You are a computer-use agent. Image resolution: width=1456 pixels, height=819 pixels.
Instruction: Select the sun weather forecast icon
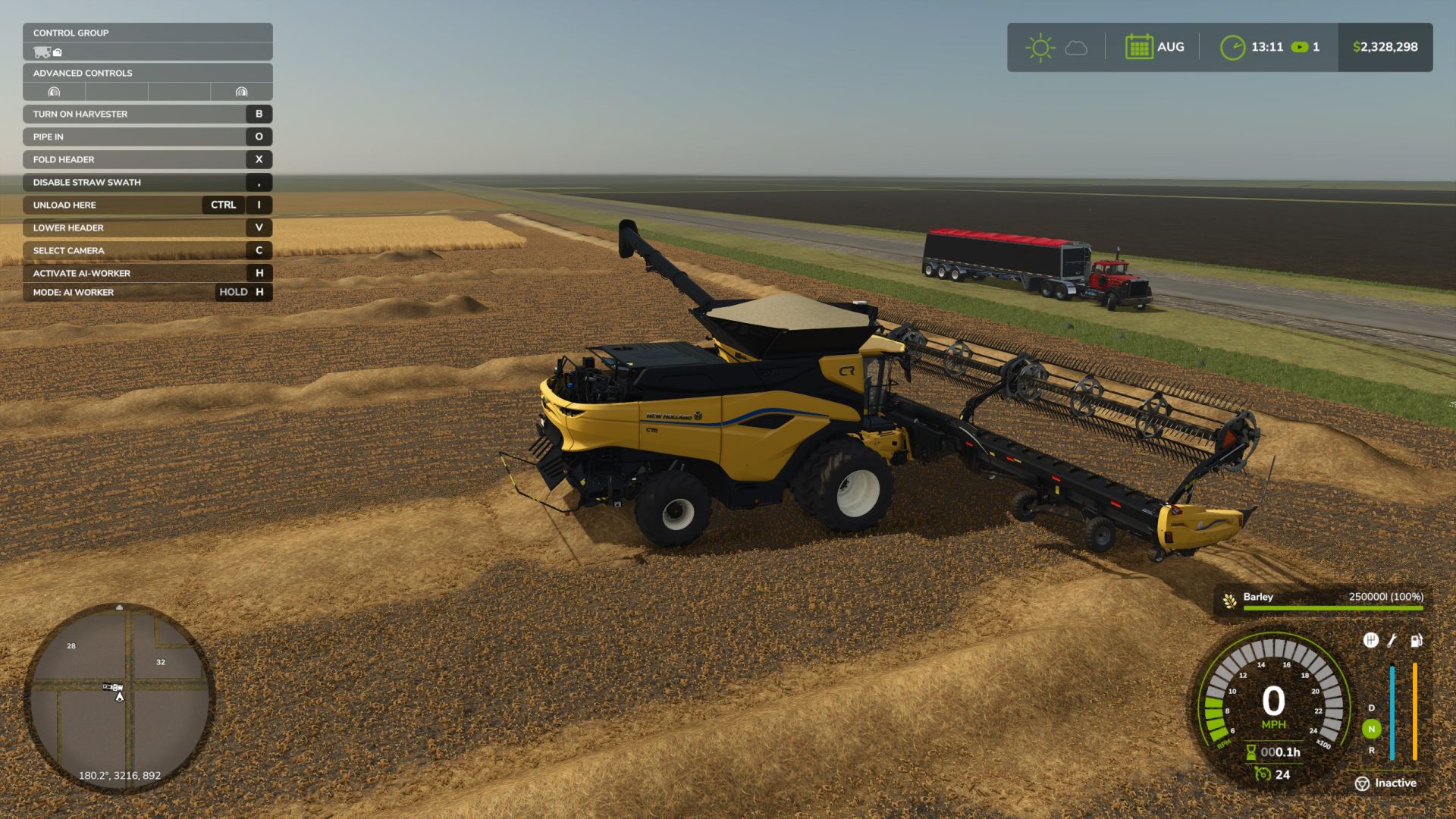coord(1040,48)
